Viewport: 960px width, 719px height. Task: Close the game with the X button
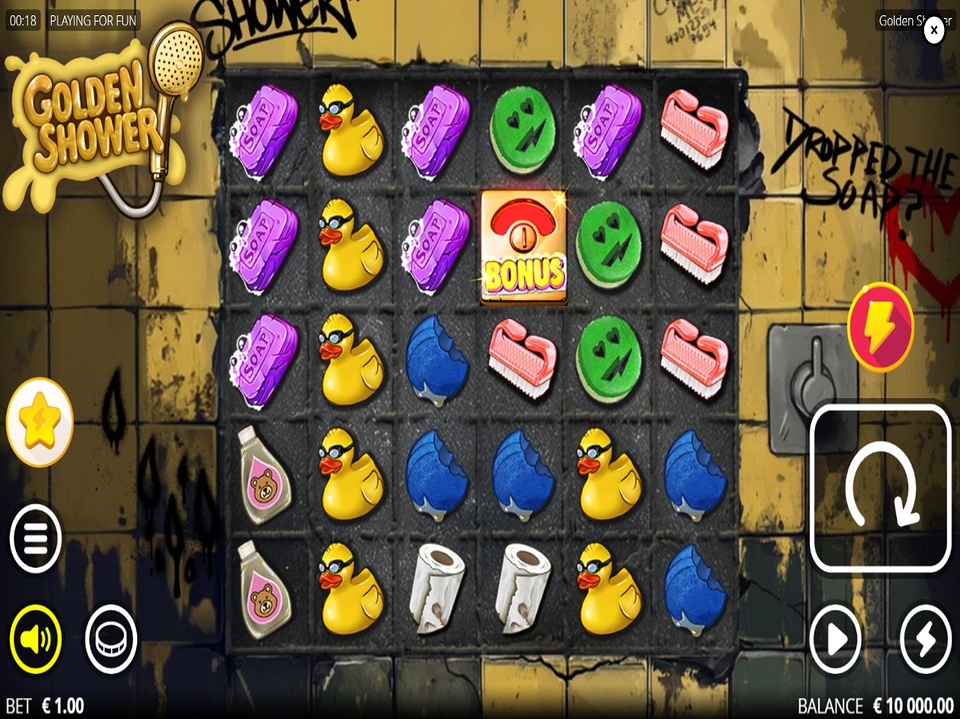933,30
